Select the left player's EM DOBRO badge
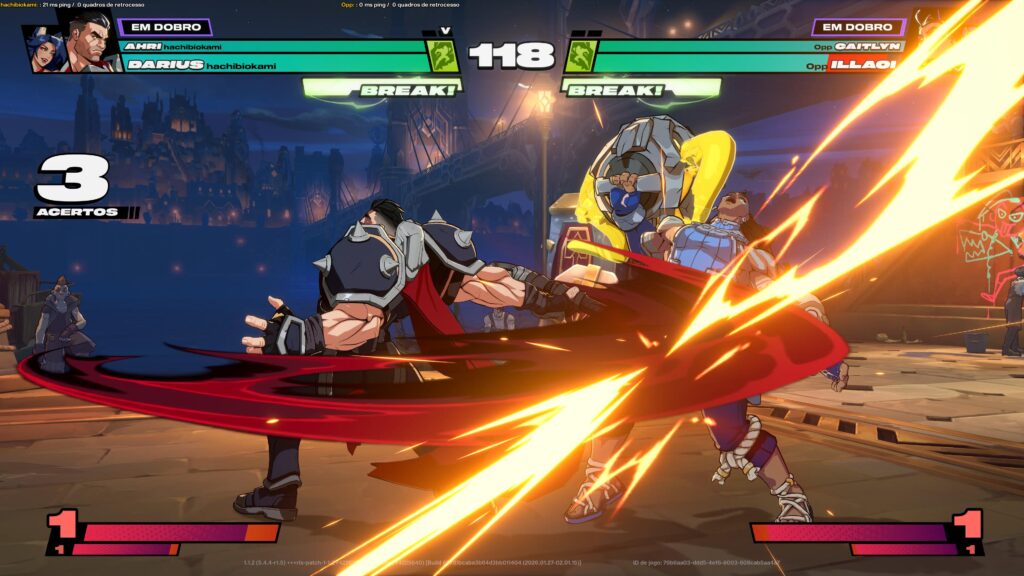 165,27
